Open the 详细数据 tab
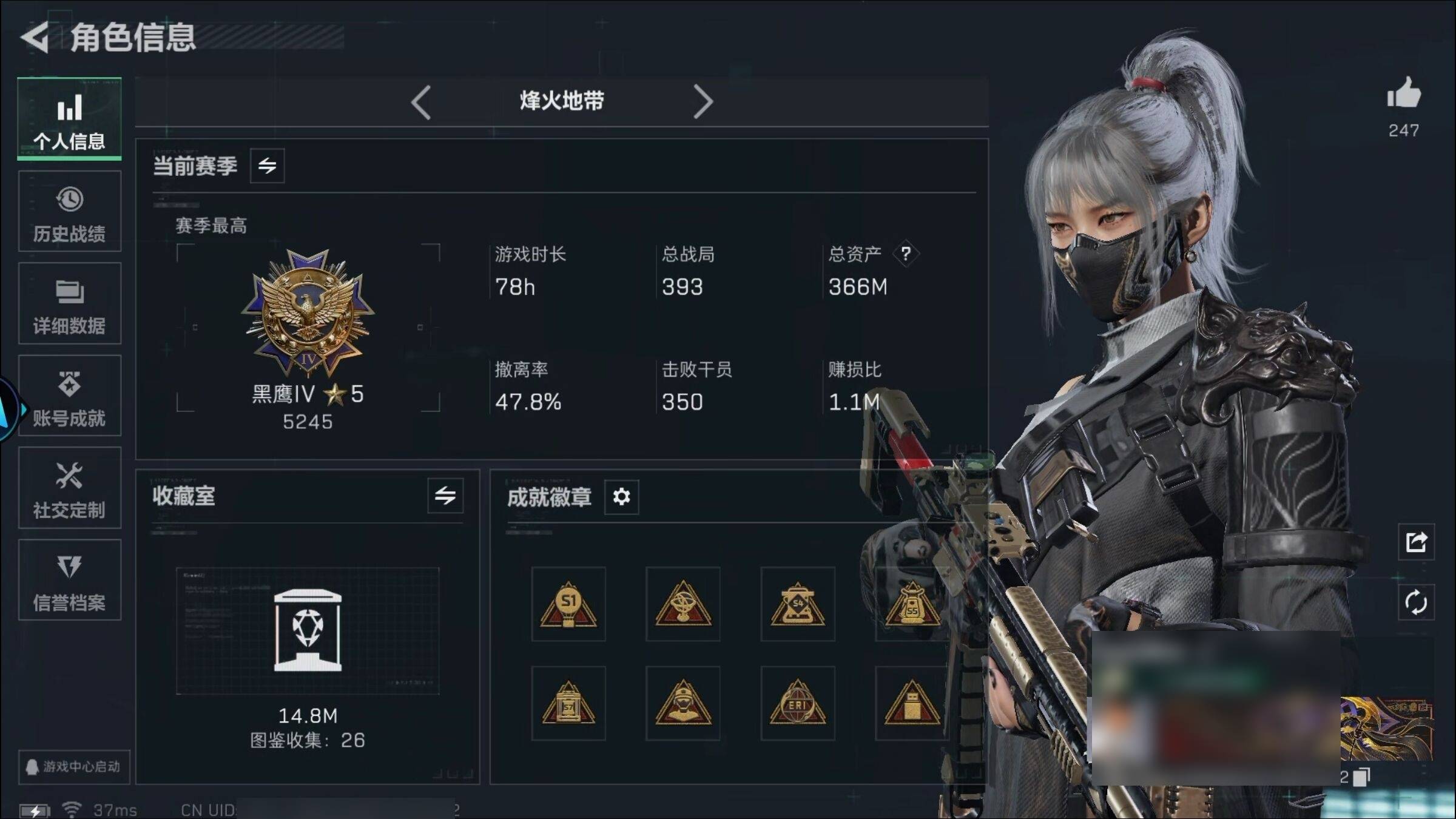Viewport: 1456px width, 819px height. pos(69,304)
